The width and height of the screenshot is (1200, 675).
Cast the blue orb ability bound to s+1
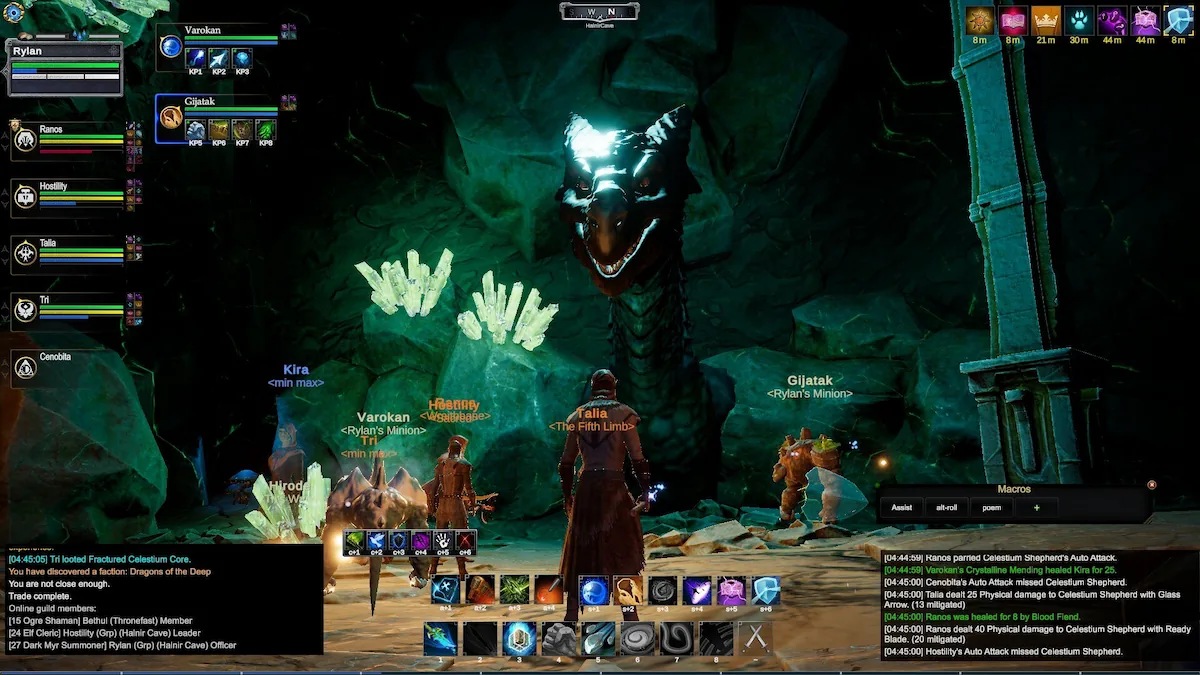tap(594, 590)
